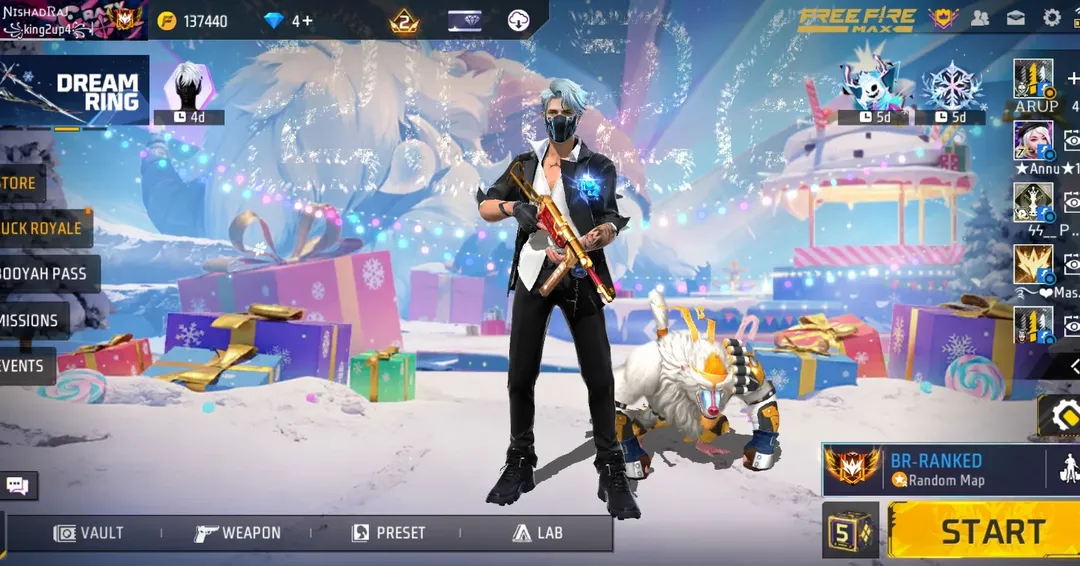The image size is (1080, 566).
Task: Click the dice icon beside START
Action: tap(850, 531)
